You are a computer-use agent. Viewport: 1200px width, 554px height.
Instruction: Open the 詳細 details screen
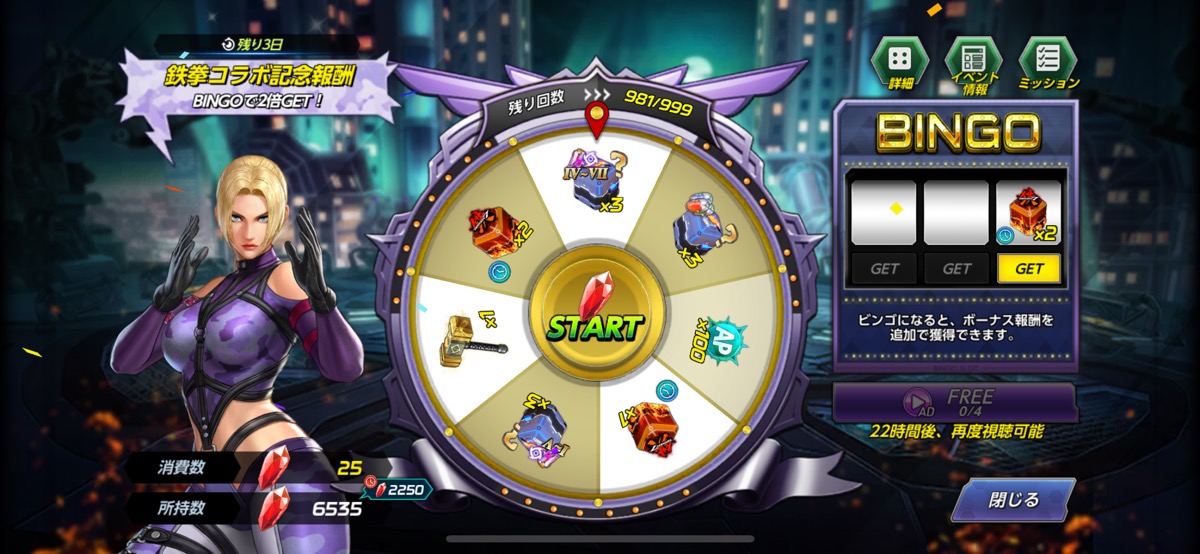click(x=900, y=64)
